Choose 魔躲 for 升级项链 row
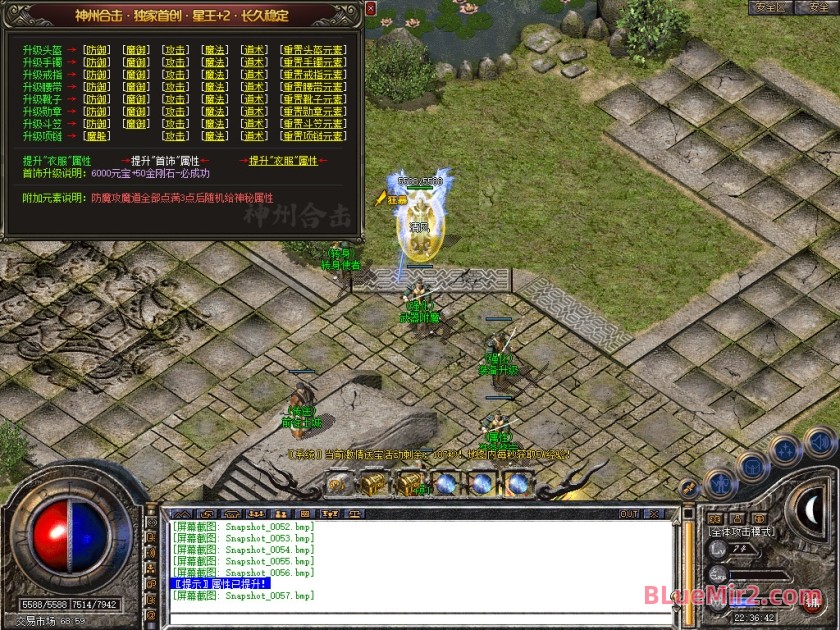Image resolution: width=840 pixels, height=630 pixels. click(97, 136)
